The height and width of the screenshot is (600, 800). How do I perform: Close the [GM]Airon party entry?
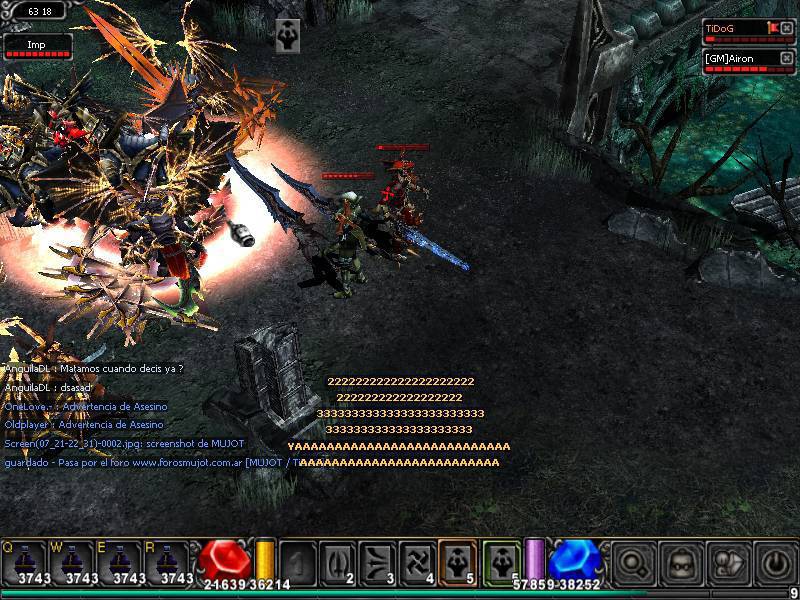[786, 59]
